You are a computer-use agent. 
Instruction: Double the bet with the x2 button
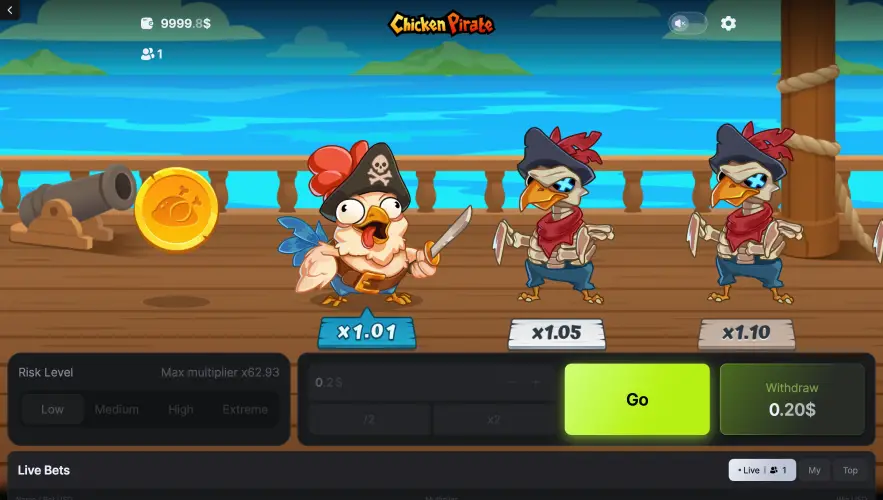(x=493, y=419)
